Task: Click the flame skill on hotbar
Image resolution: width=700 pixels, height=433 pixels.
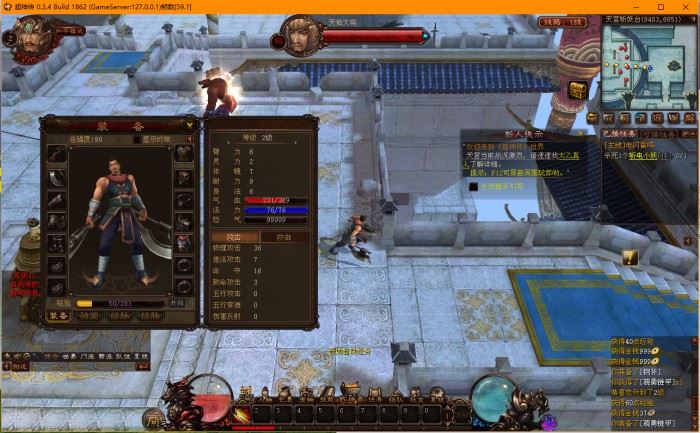Action: click(x=239, y=413)
